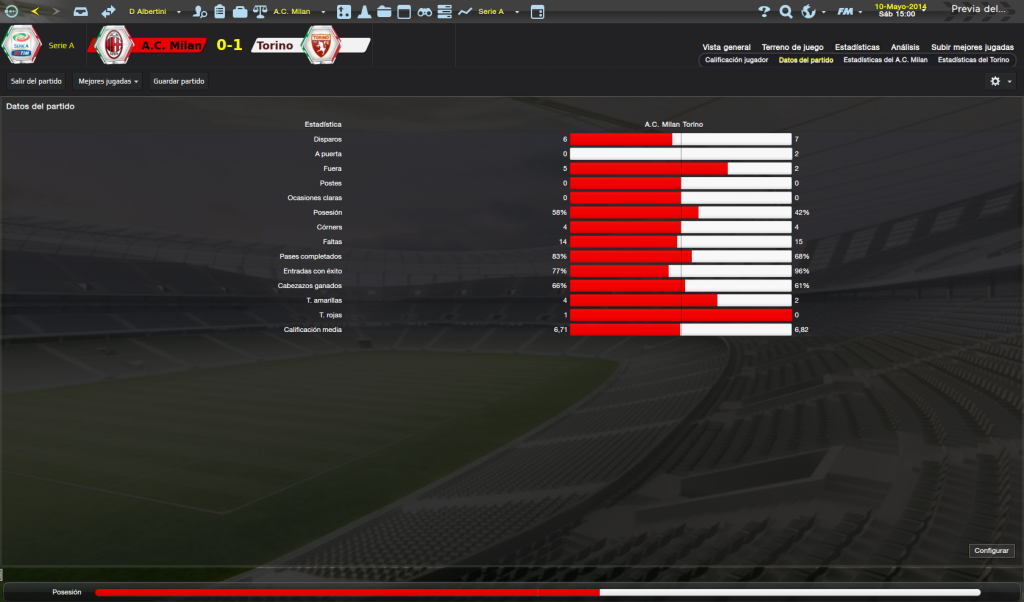Viewport: 1024px width, 602px height.
Task: Open the inbox tray icon
Action: [x=81, y=12]
